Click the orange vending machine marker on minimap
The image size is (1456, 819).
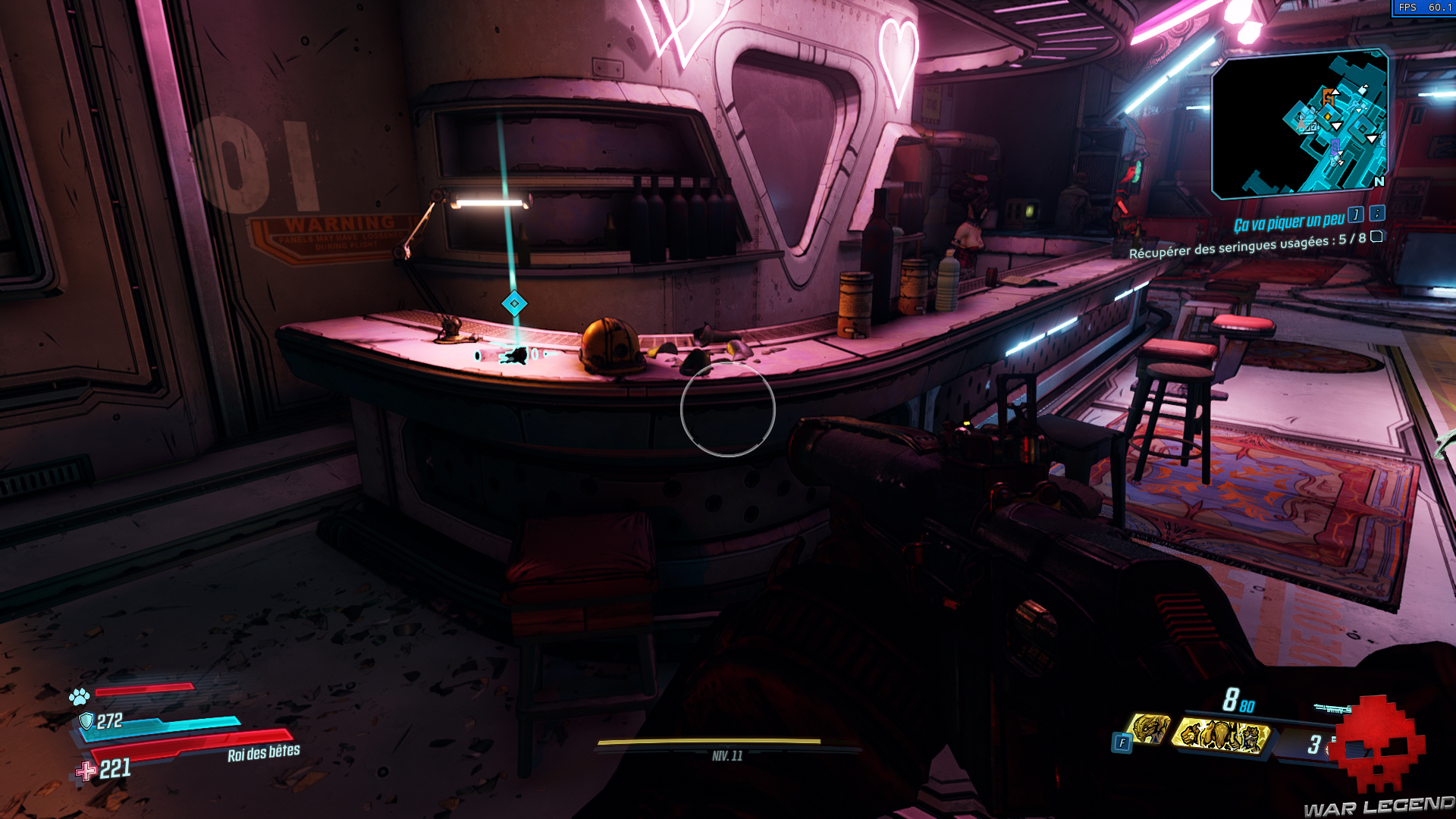click(x=1329, y=97)
